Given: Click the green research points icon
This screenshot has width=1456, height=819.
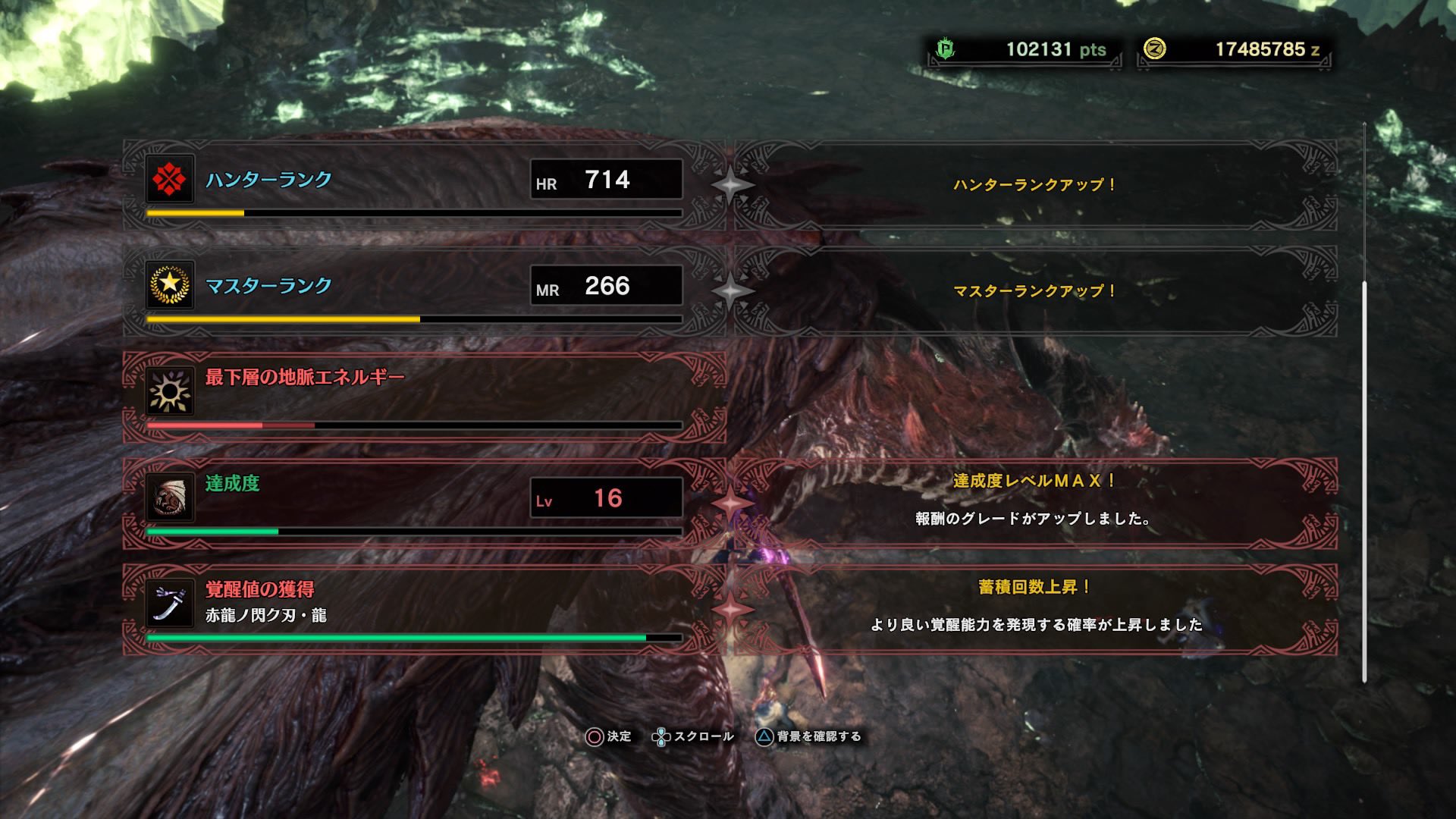Looking at the screenshot, I should click(946, 47).
